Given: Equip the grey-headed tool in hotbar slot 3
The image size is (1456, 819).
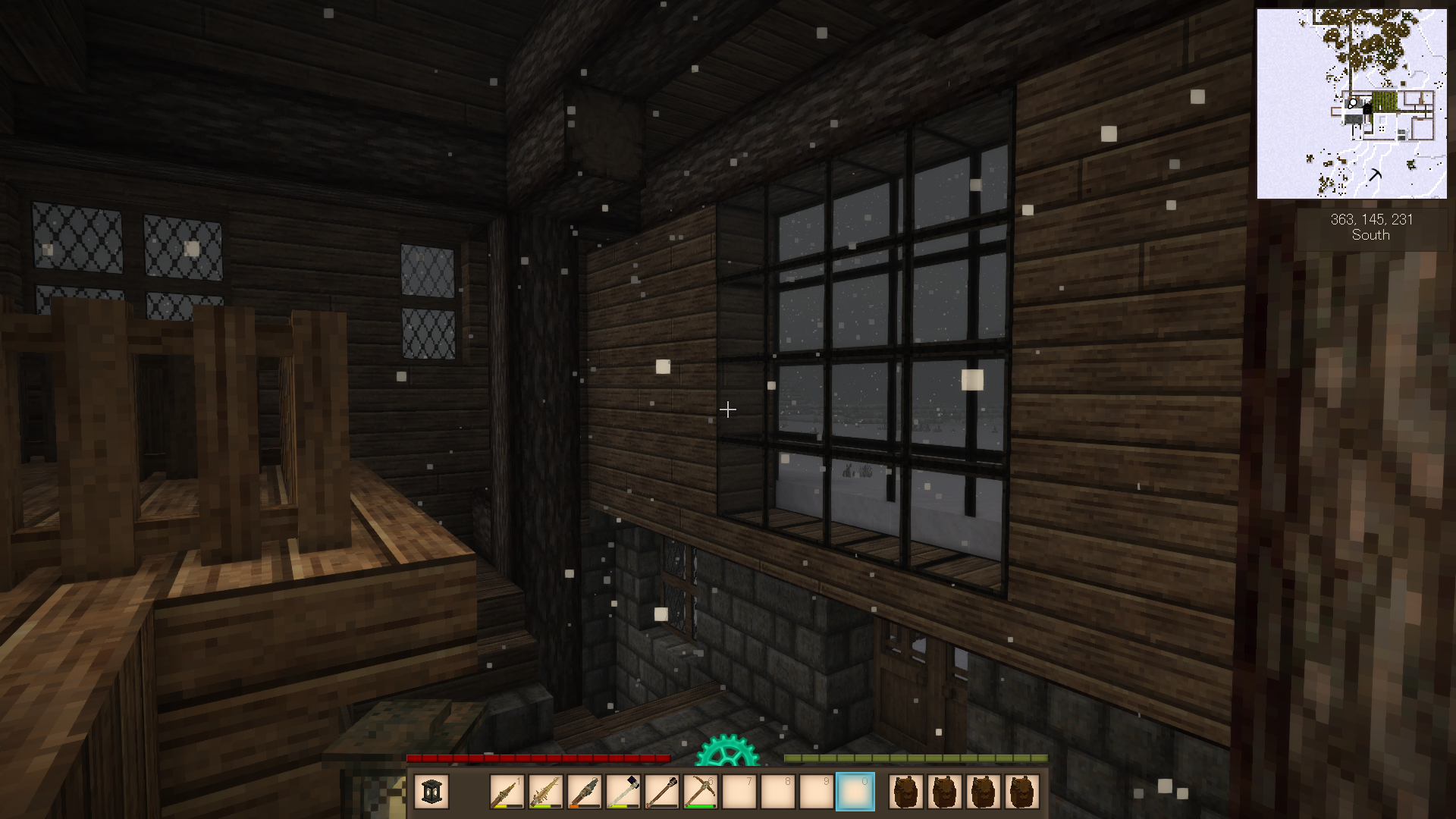Looking at the screenshot, I should click(x=584, y=792).
